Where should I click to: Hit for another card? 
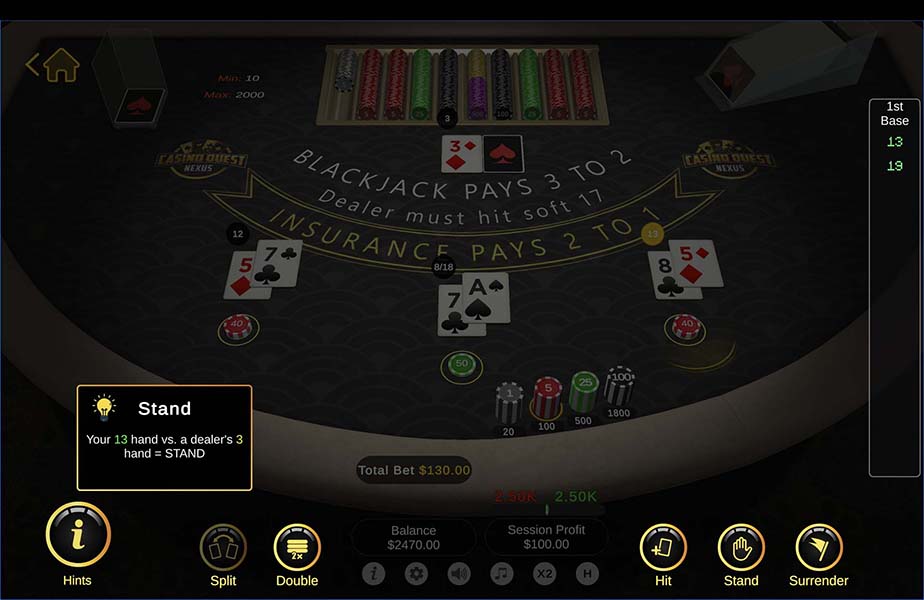663,547
